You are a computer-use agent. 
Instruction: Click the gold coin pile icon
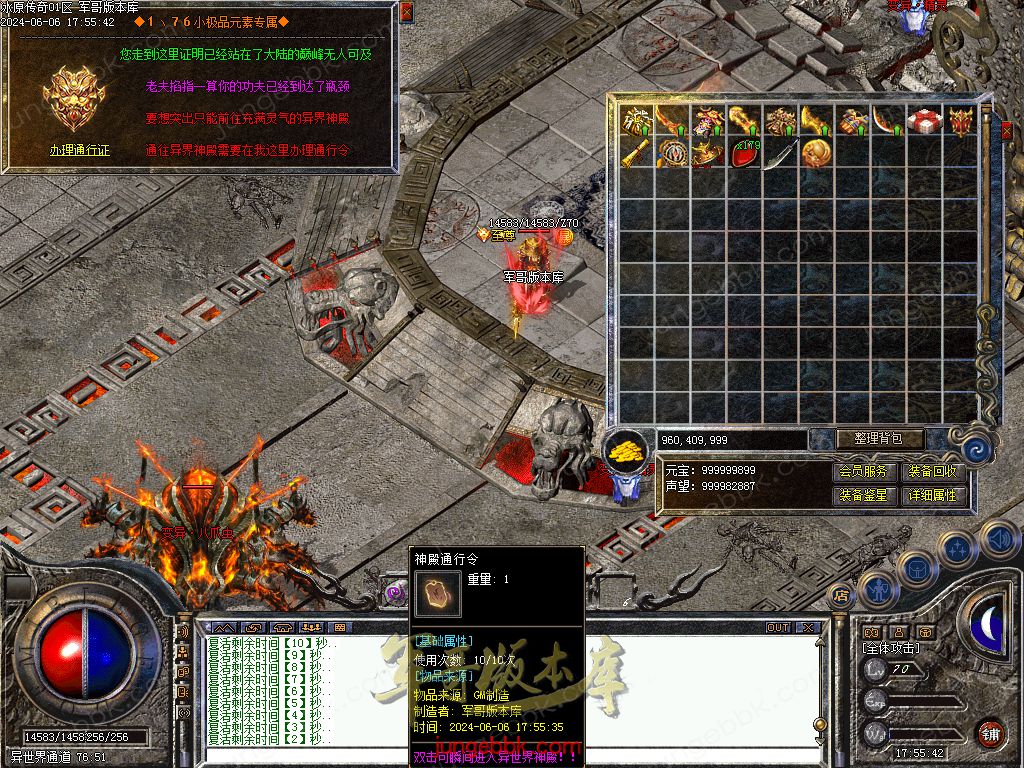[626, 450]
